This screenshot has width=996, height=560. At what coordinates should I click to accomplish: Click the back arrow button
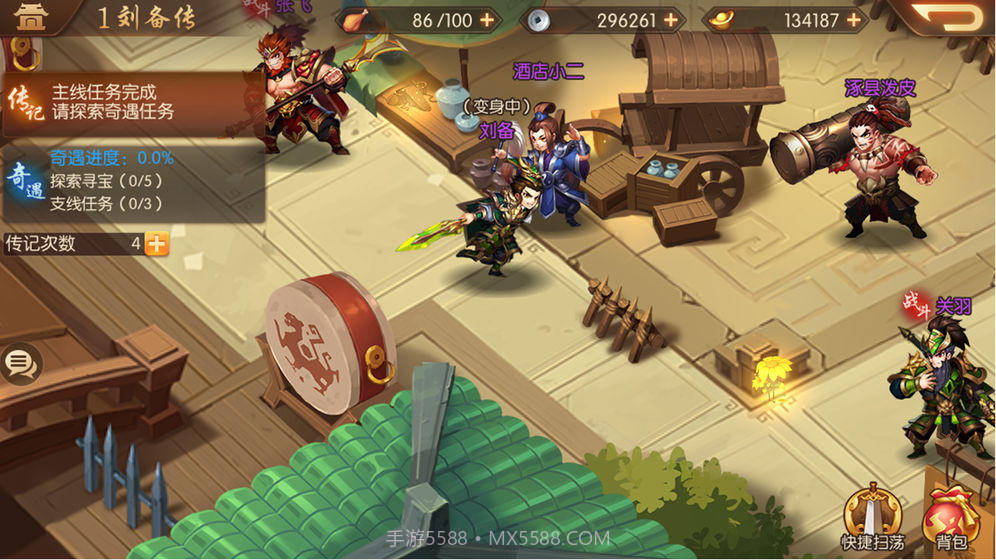(949, 17)
